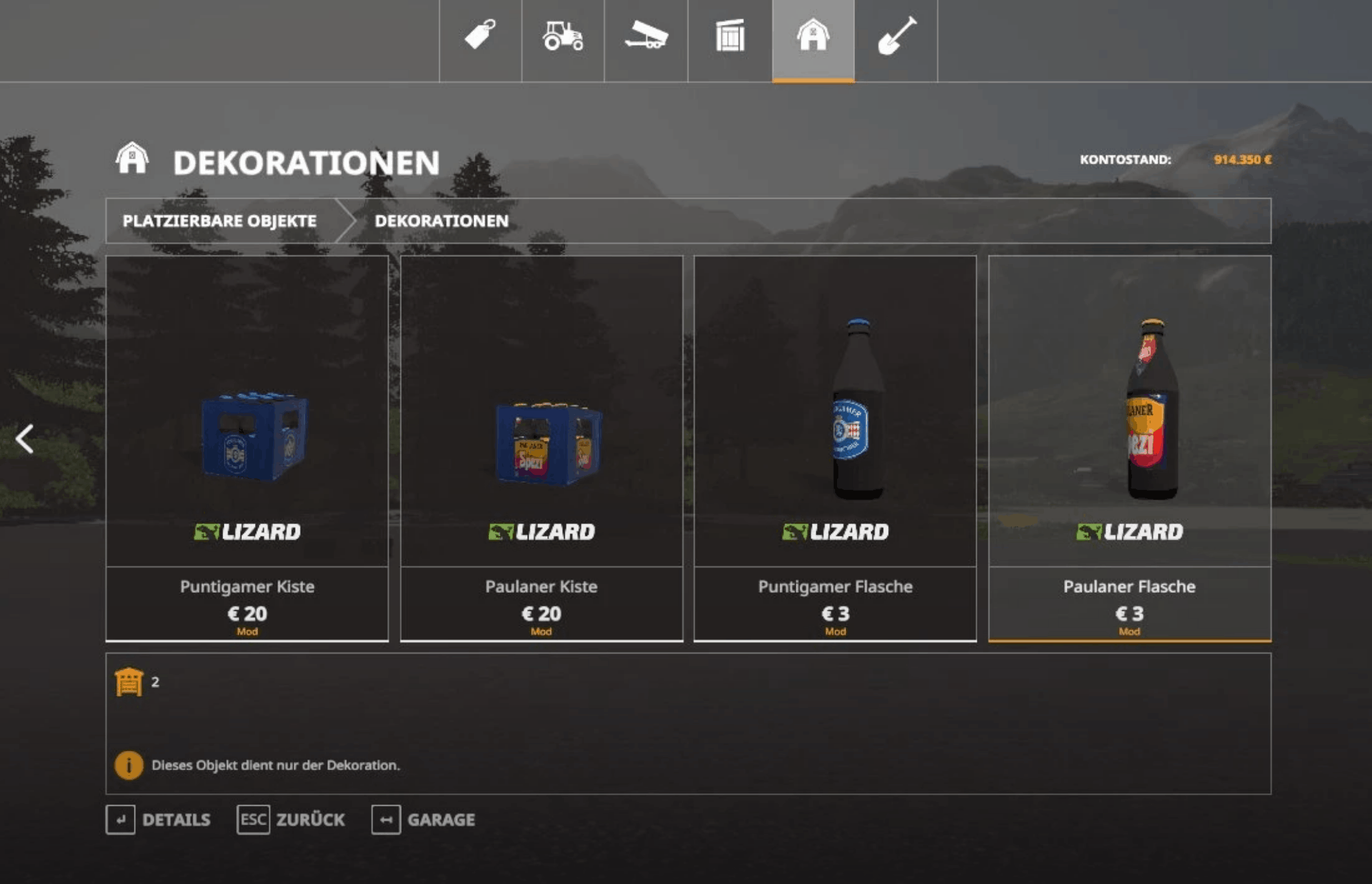Open the shovel landscaping tab

point(896,36)
